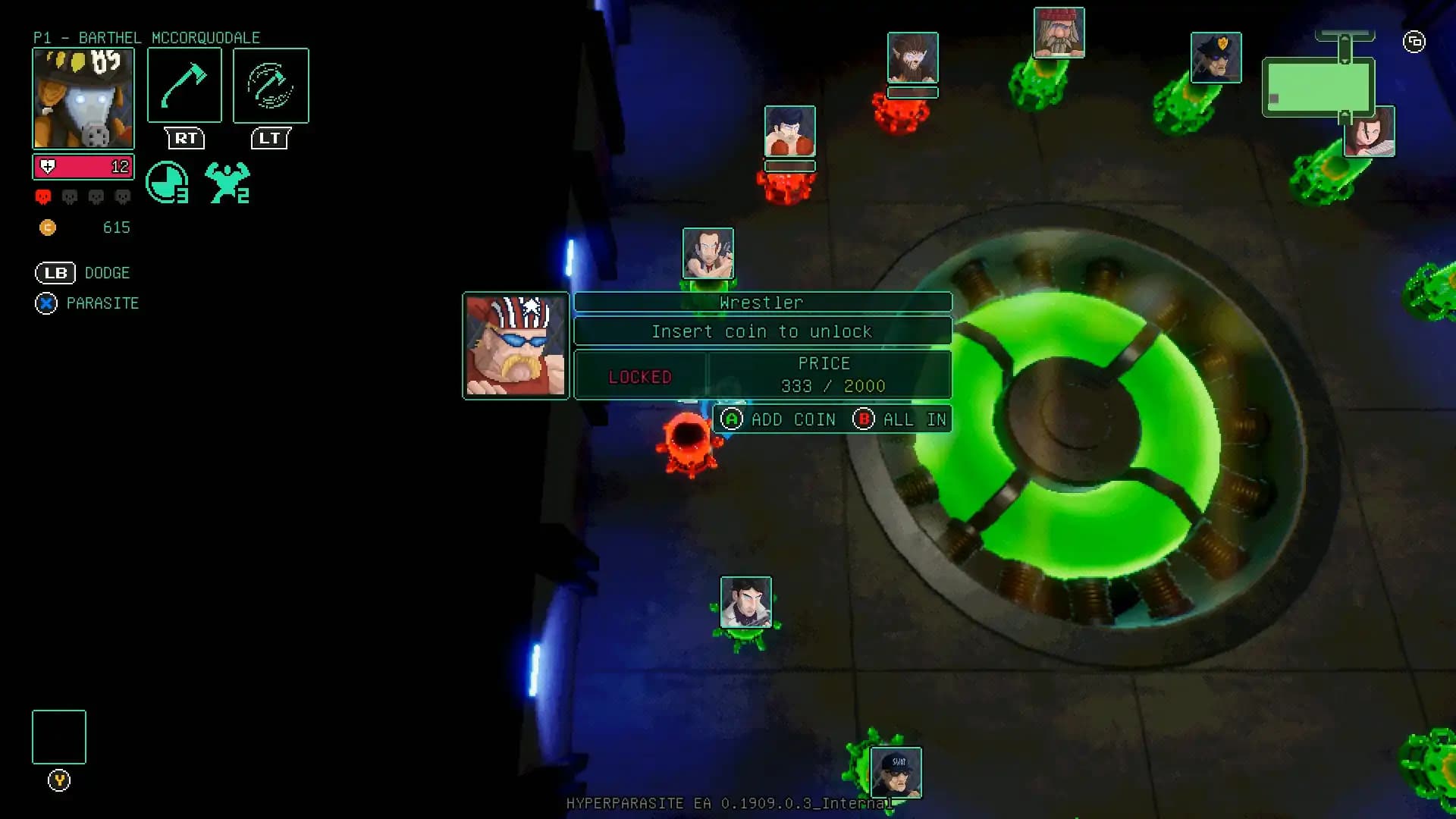1456x819 pixels.
Task: Select the boomerang weapon icon
Action: [270, 85]
